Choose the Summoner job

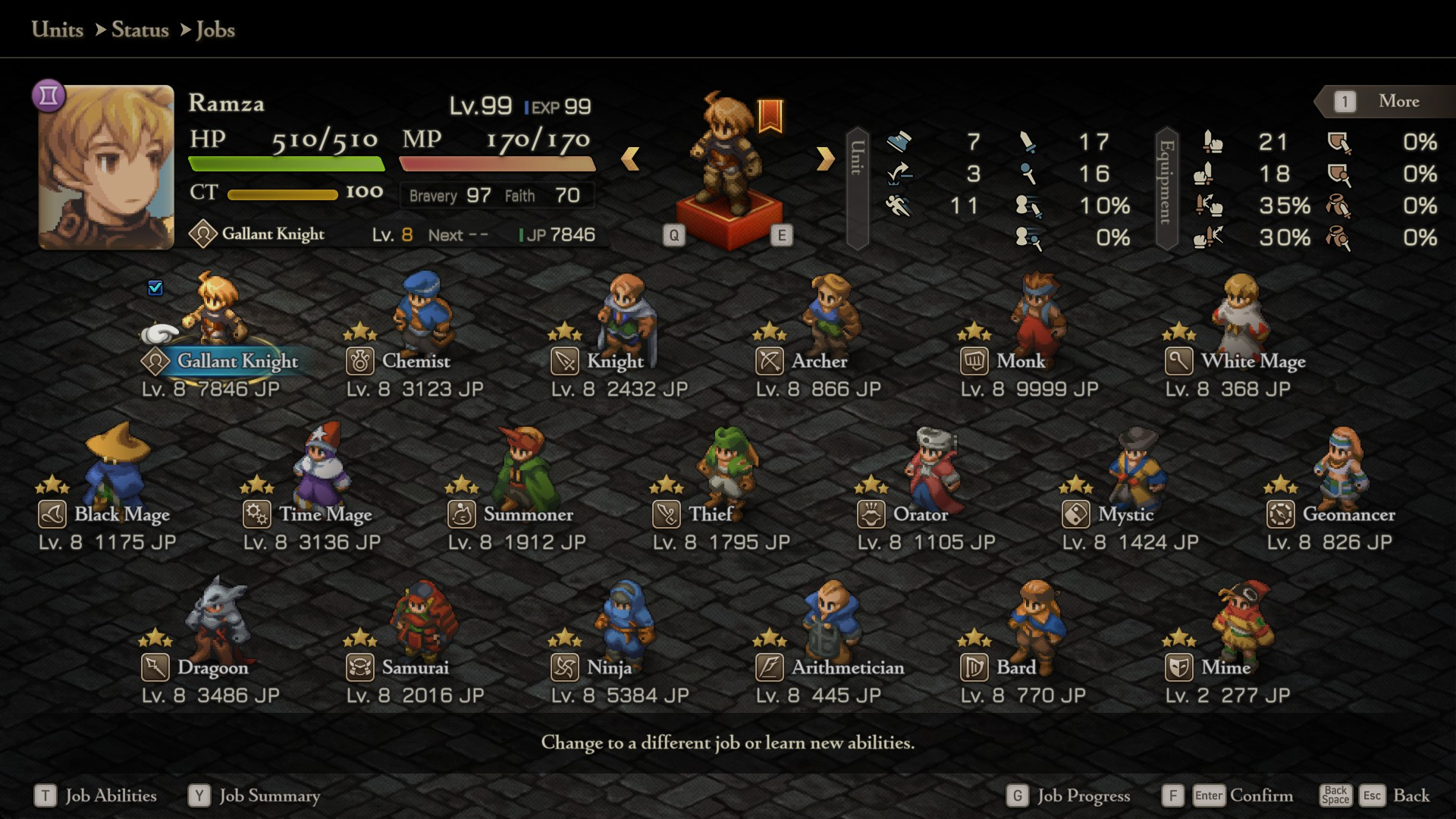tap(528, 514)
